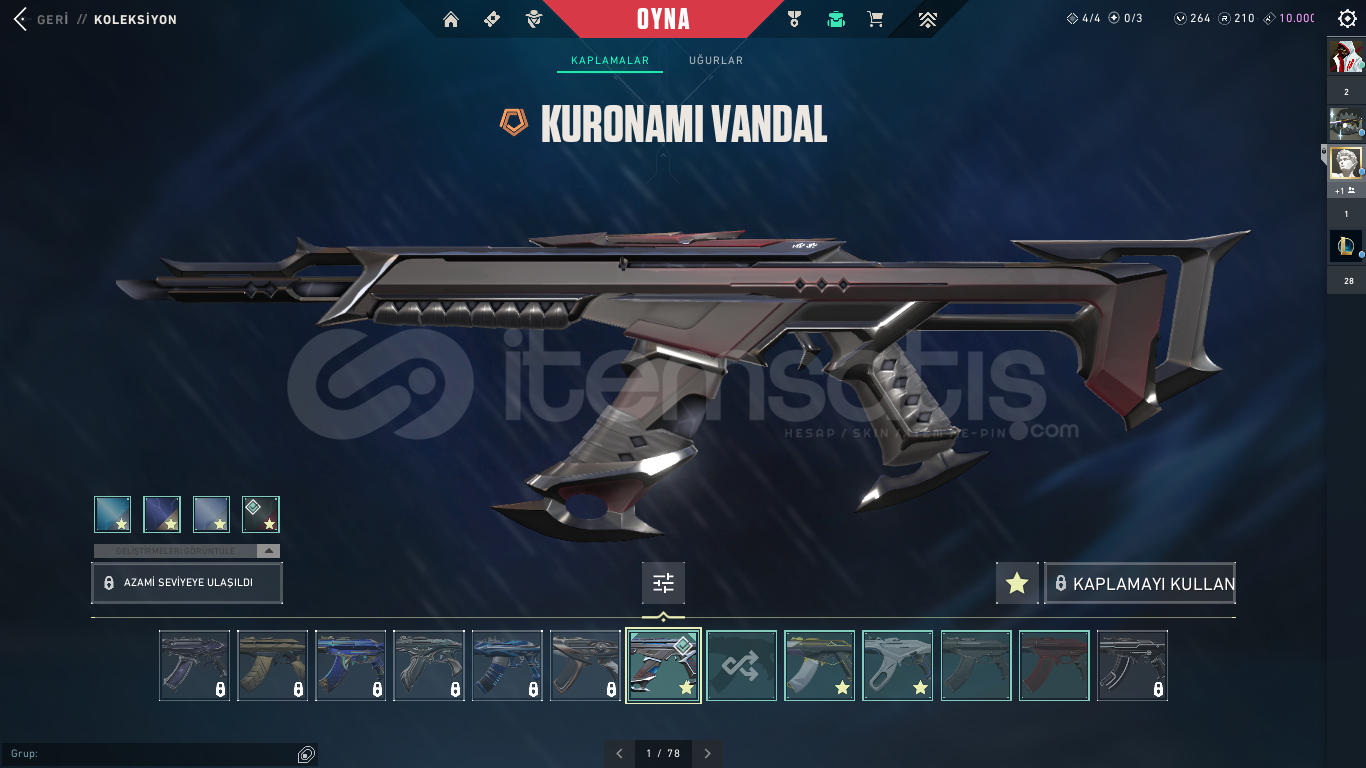This screenshot has height=768, width=1366.
Task: Select the fourth variant swatch with diamond icon
Action: (x=263, y=514)
